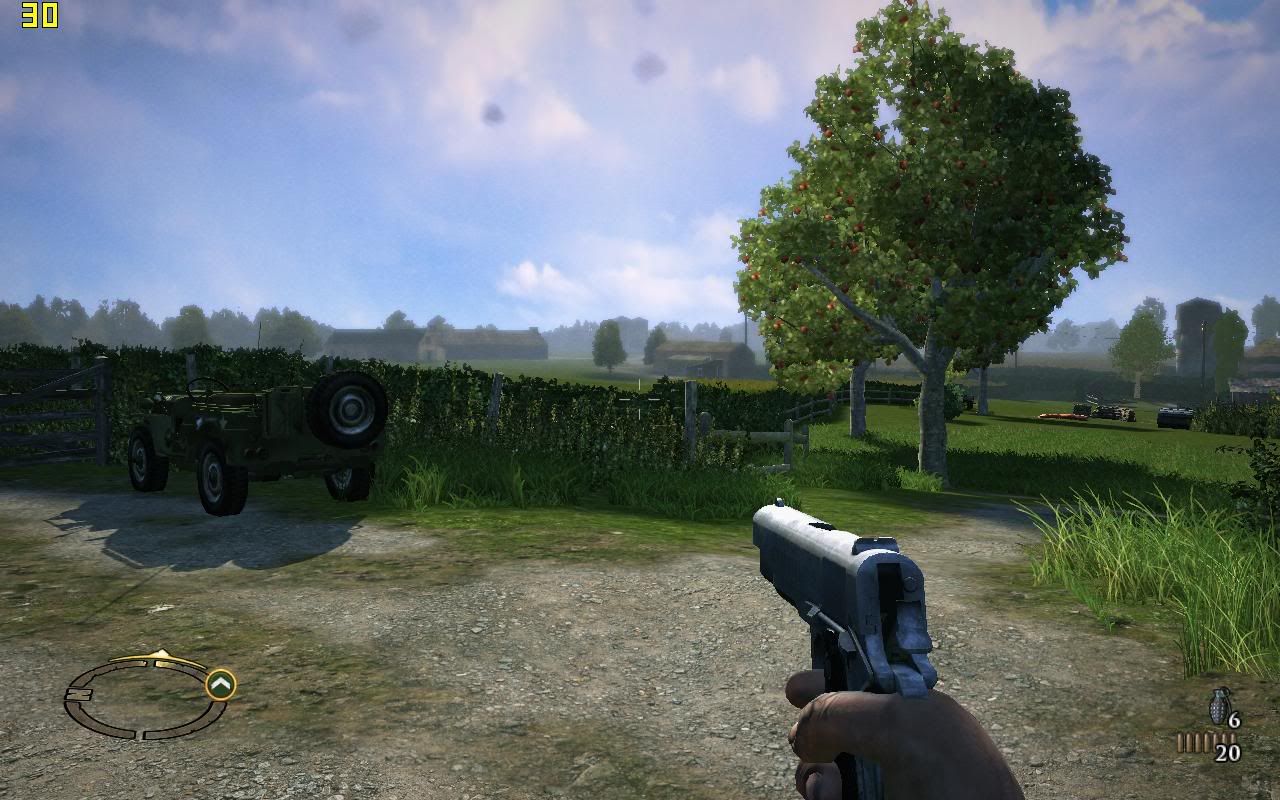Image resolution: width=1280 pixels, height=800 pixels.
Task: Click the North marker on the compass ring
Action: [78, 694]
